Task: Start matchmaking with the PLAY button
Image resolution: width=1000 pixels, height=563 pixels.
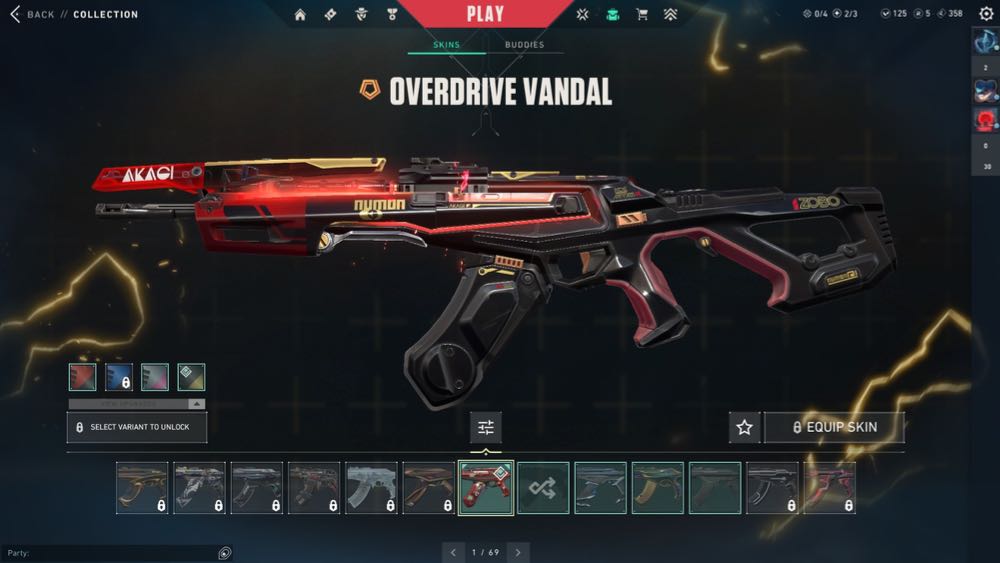Action: click(485, 14)
